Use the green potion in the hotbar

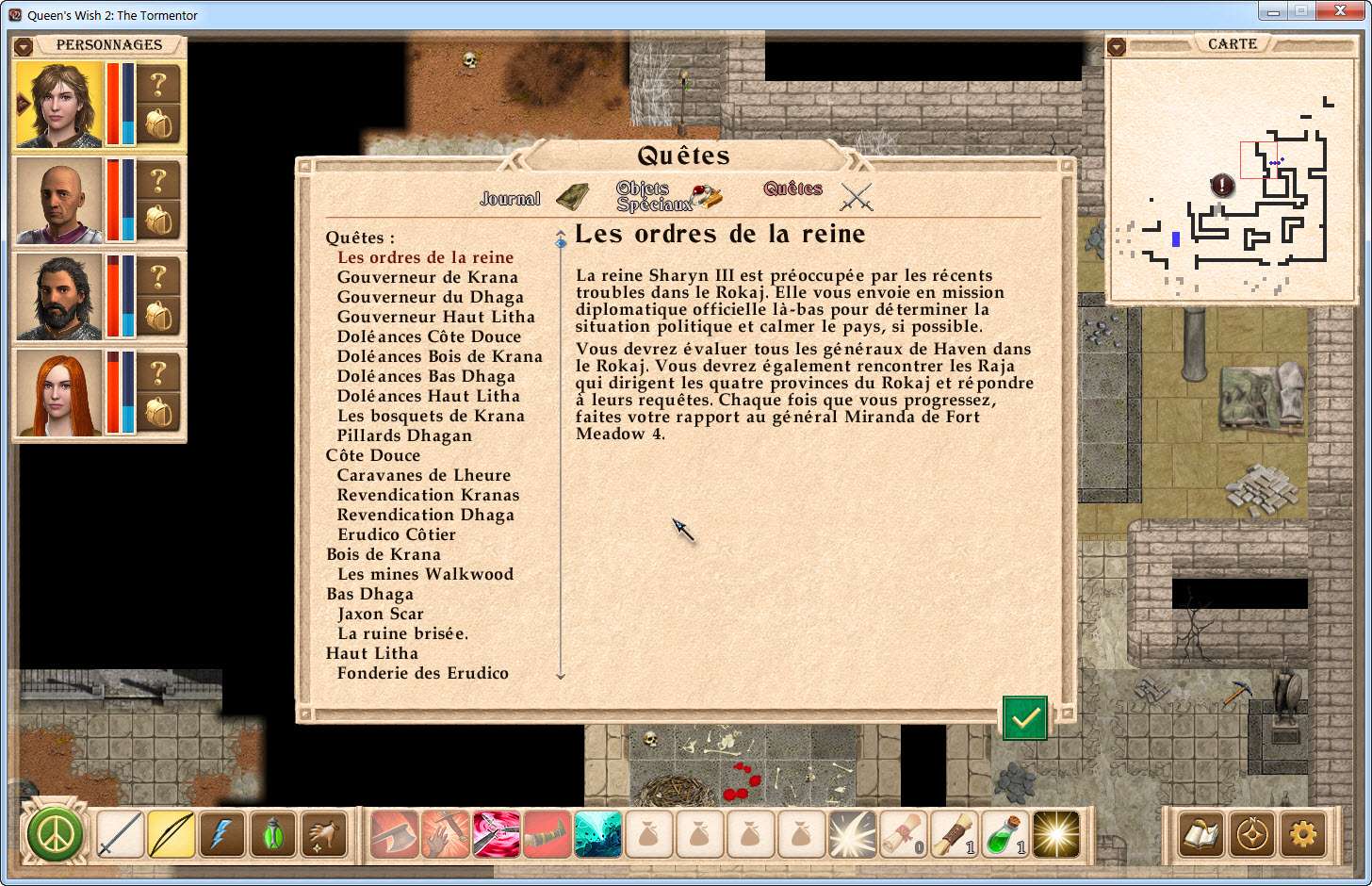pyautogui.click(x=1005, y=834)
